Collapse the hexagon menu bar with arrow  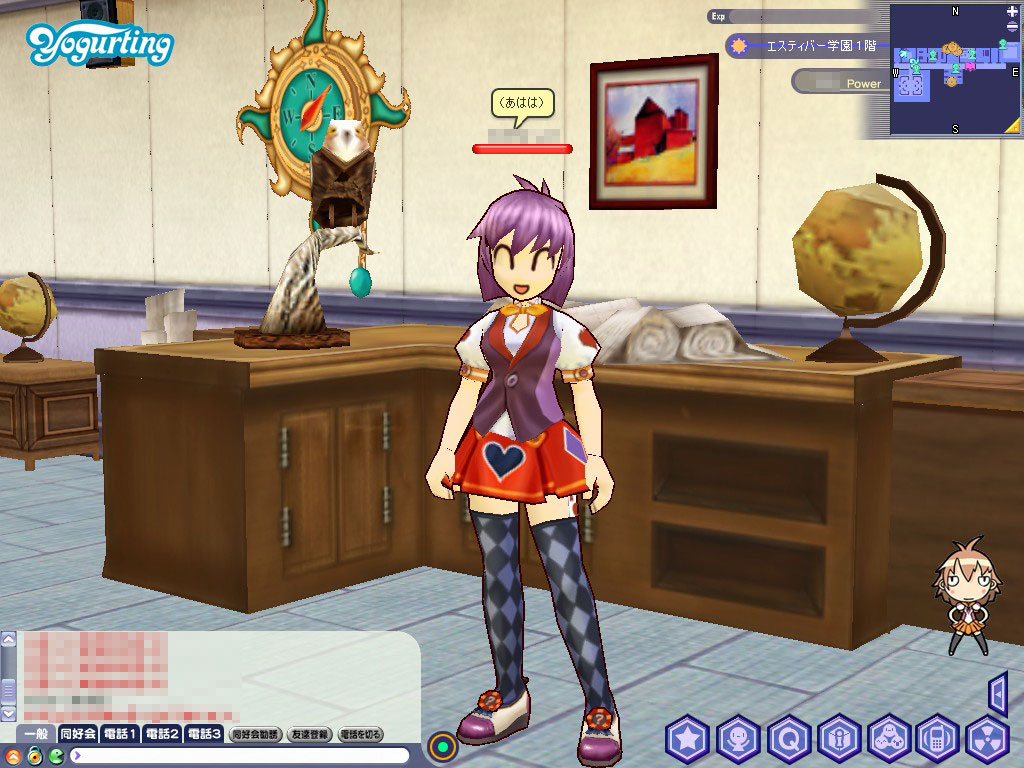click(x=997, y=693)
